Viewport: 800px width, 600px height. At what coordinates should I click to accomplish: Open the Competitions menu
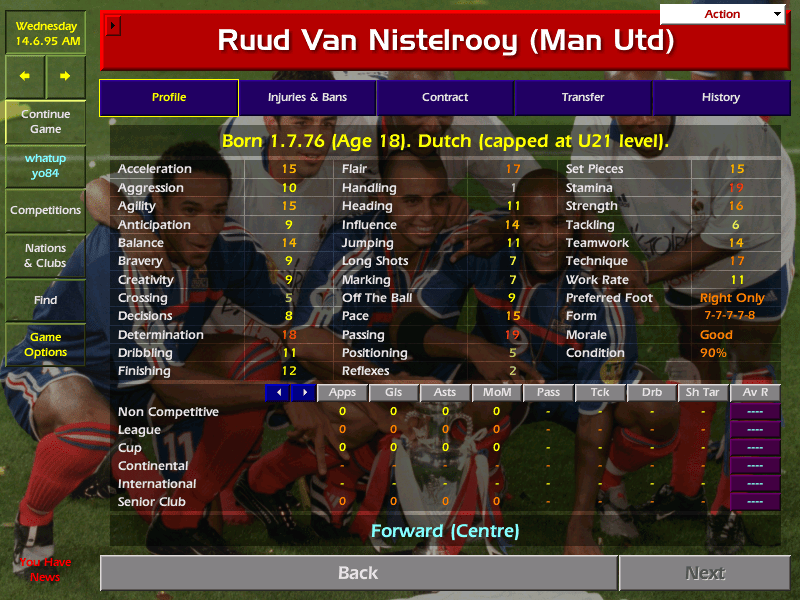(45, 211)
